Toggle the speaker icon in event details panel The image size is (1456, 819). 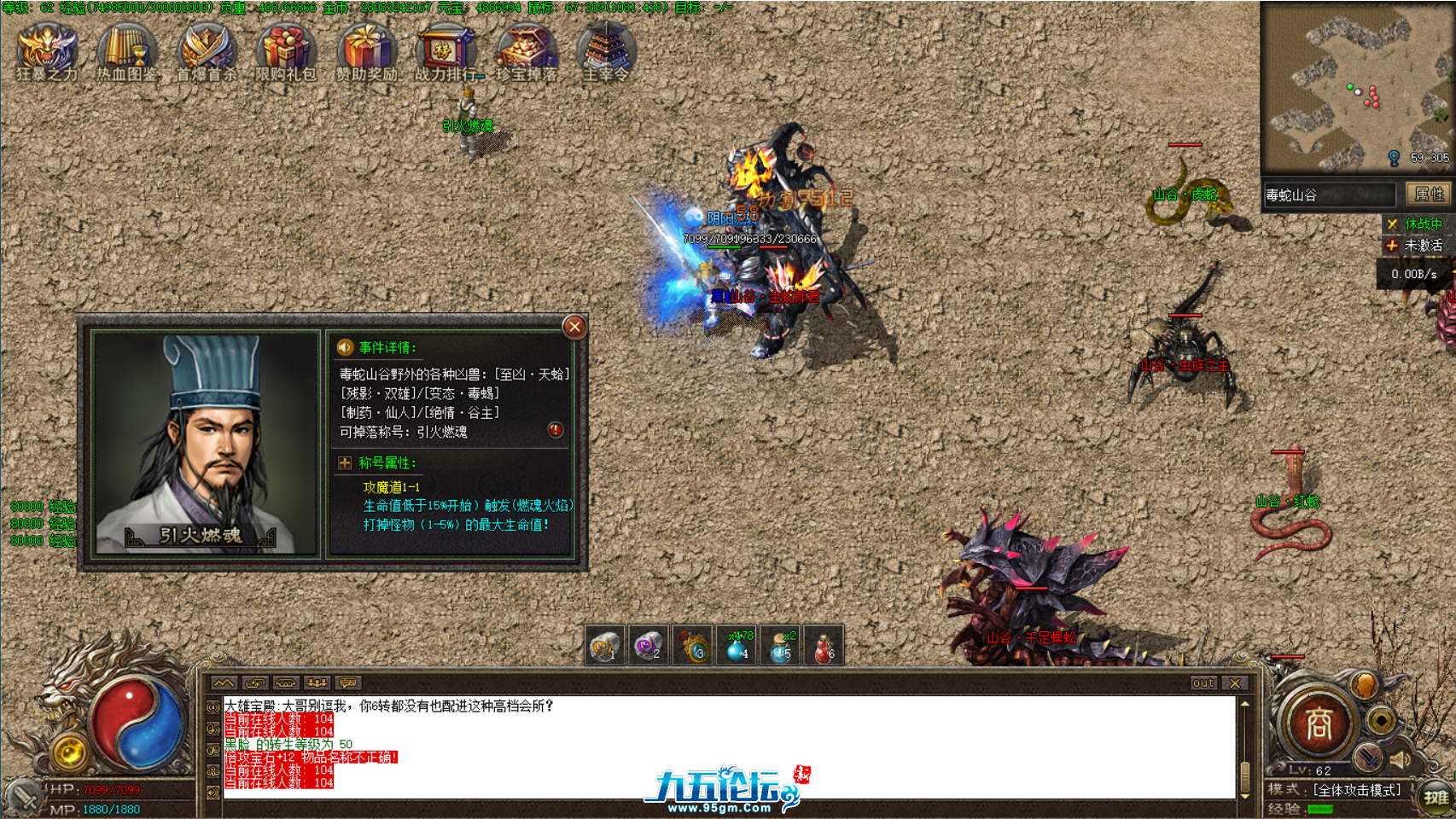tap(345, 346)
